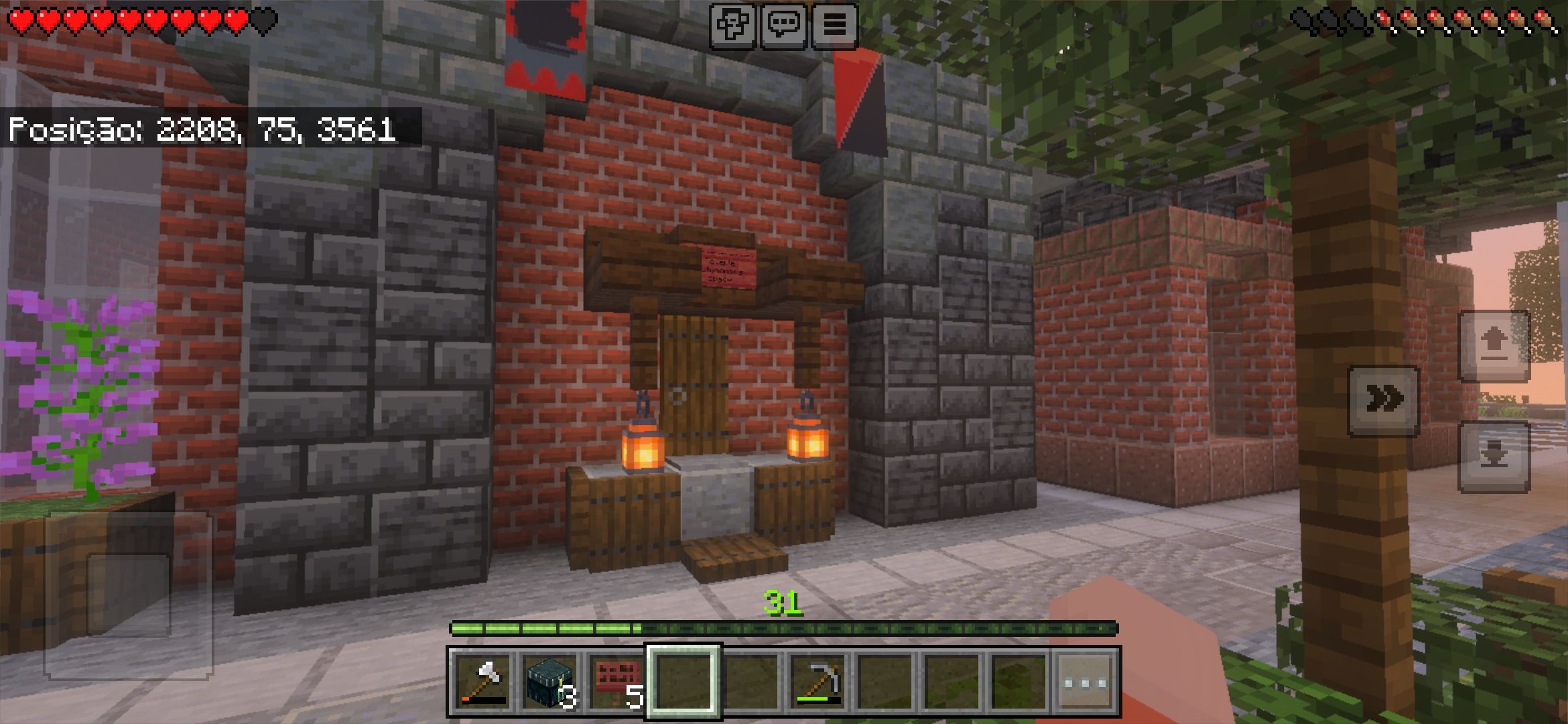Open the emote menu button

[x=733, y=25]
